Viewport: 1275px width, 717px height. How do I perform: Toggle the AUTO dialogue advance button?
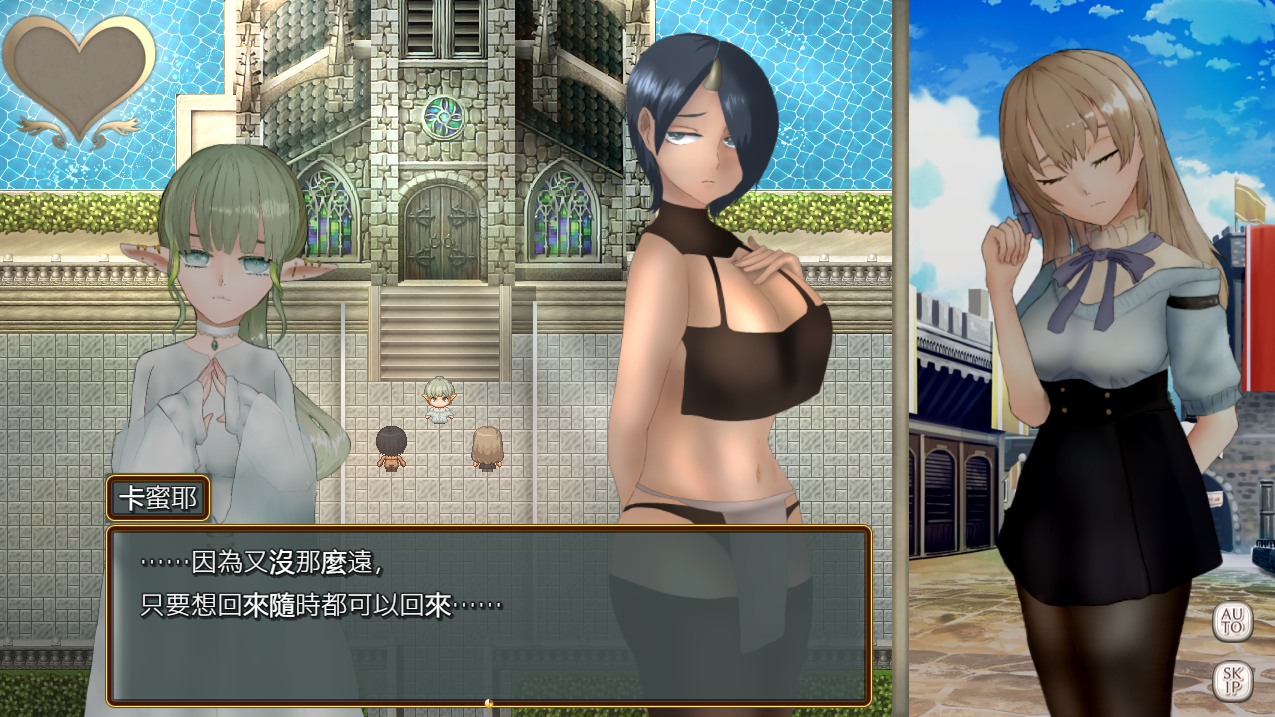[x=1232, y=621]
